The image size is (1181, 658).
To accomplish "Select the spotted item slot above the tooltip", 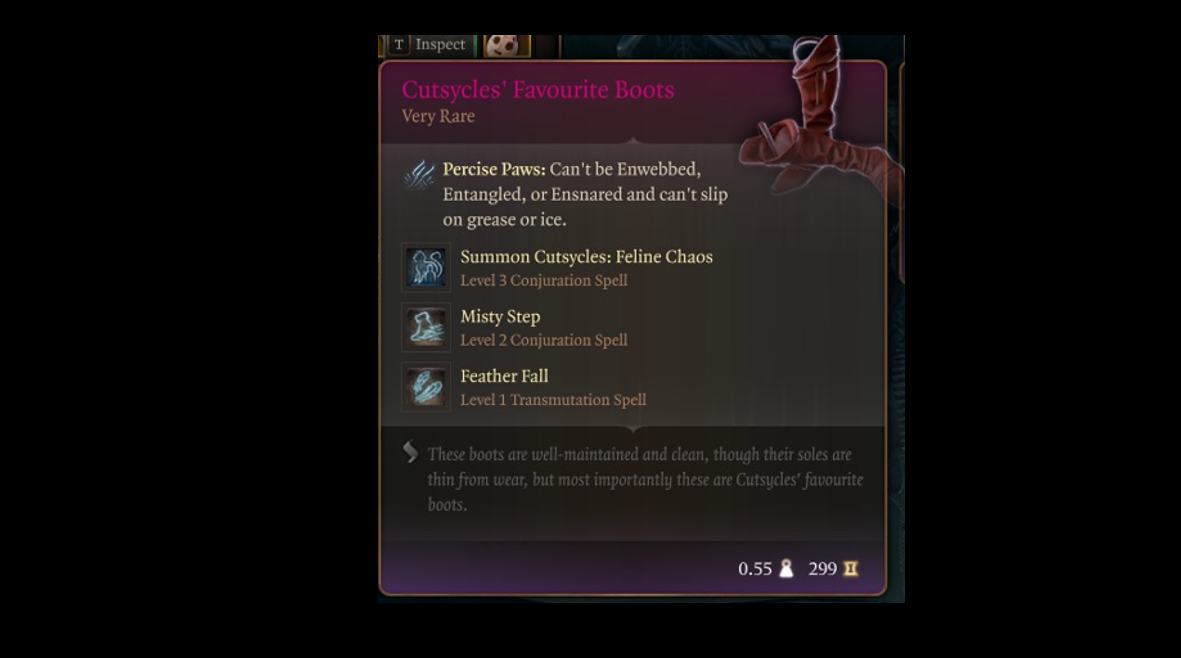I will pos(506,46).
